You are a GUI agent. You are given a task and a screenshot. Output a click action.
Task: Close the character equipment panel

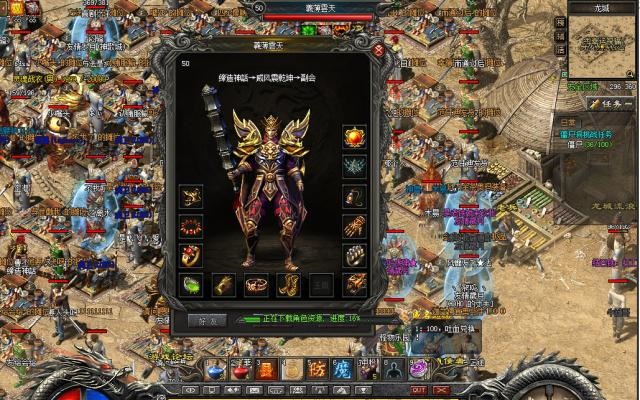click(378, 49)
